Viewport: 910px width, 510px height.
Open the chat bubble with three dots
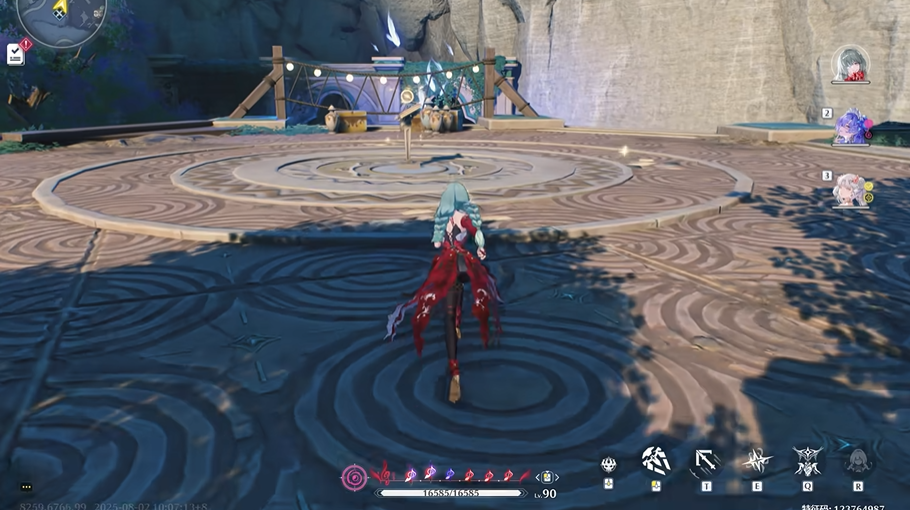(26, 487)
